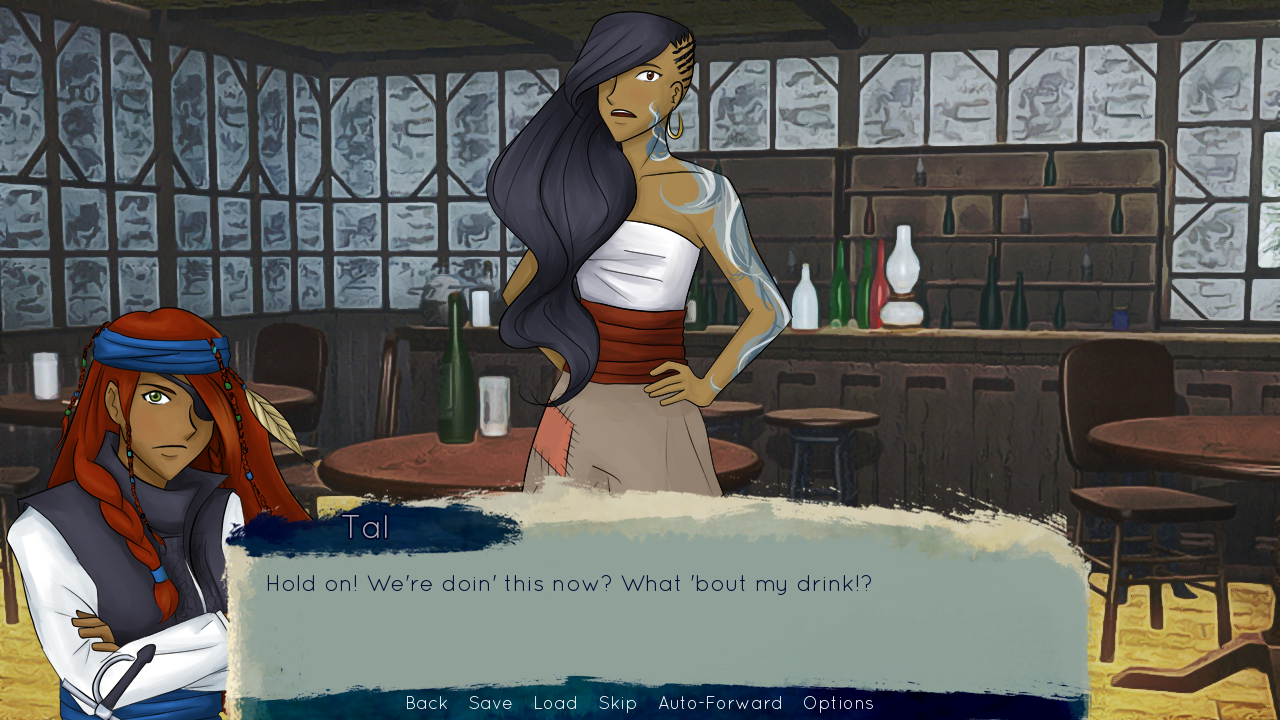This screenshot has height=720, width=1280.
Task: Enable Skip mode
Action: (x=618, y=703)
